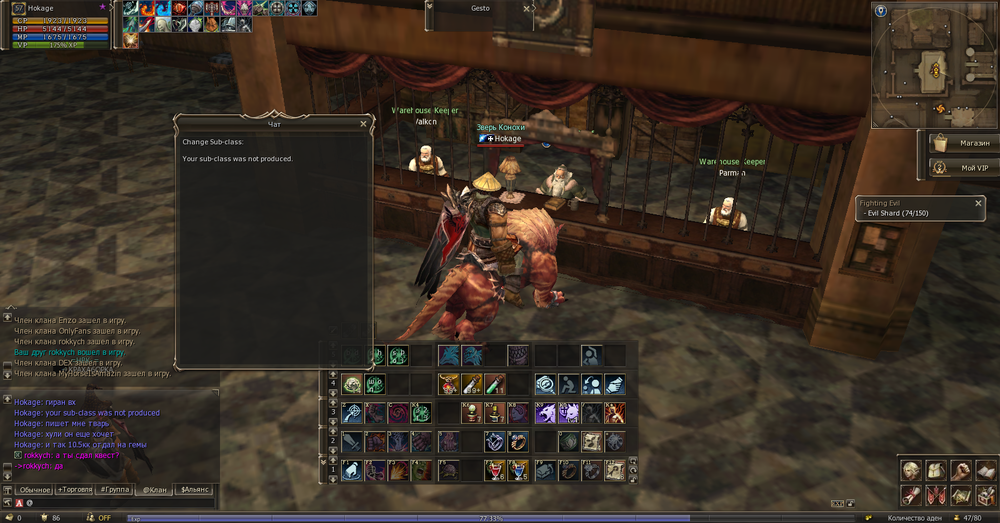Activate the purple wolf head skill
The height and width of the screenshot is (523, 1000).
tap(545, 412)
